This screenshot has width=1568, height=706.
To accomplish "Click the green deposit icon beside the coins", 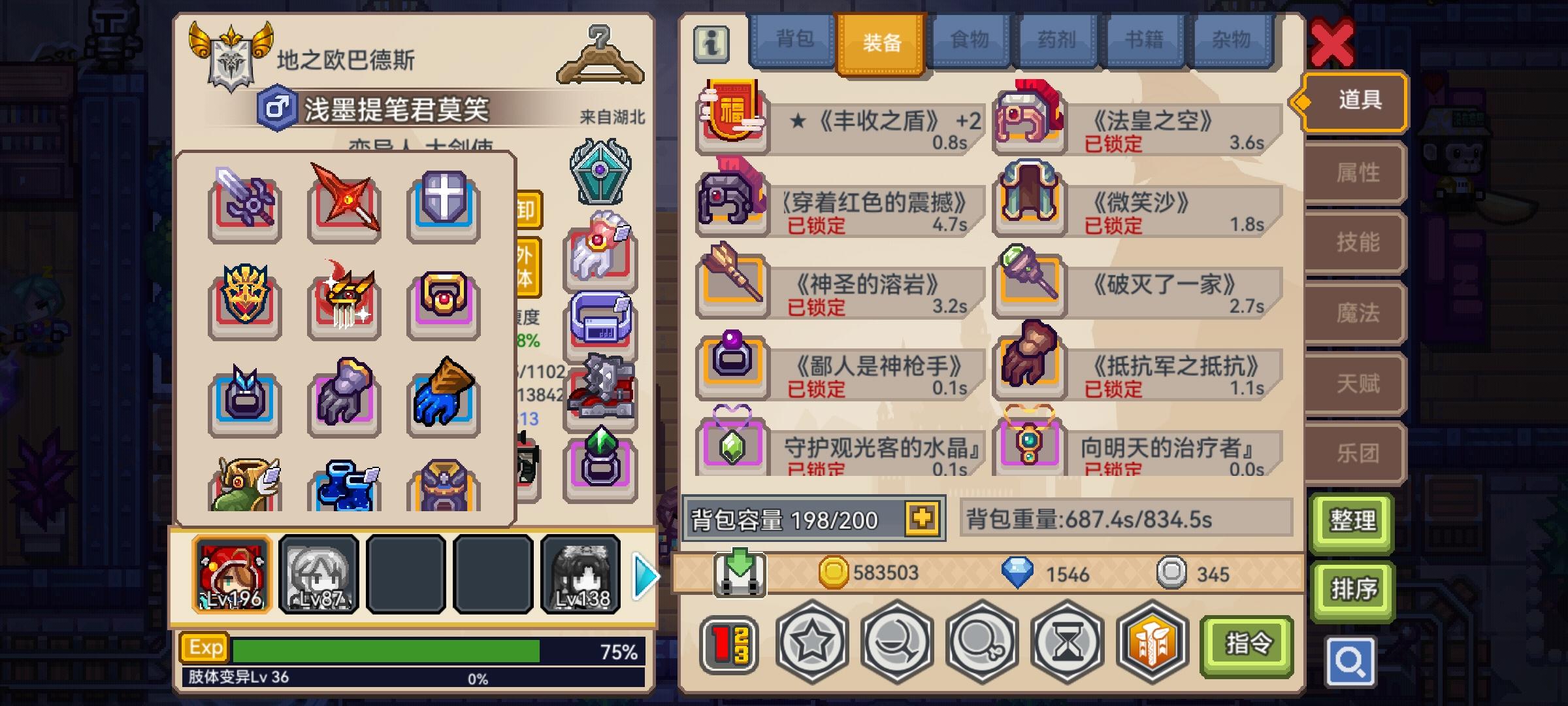I will tap(740, 573).
